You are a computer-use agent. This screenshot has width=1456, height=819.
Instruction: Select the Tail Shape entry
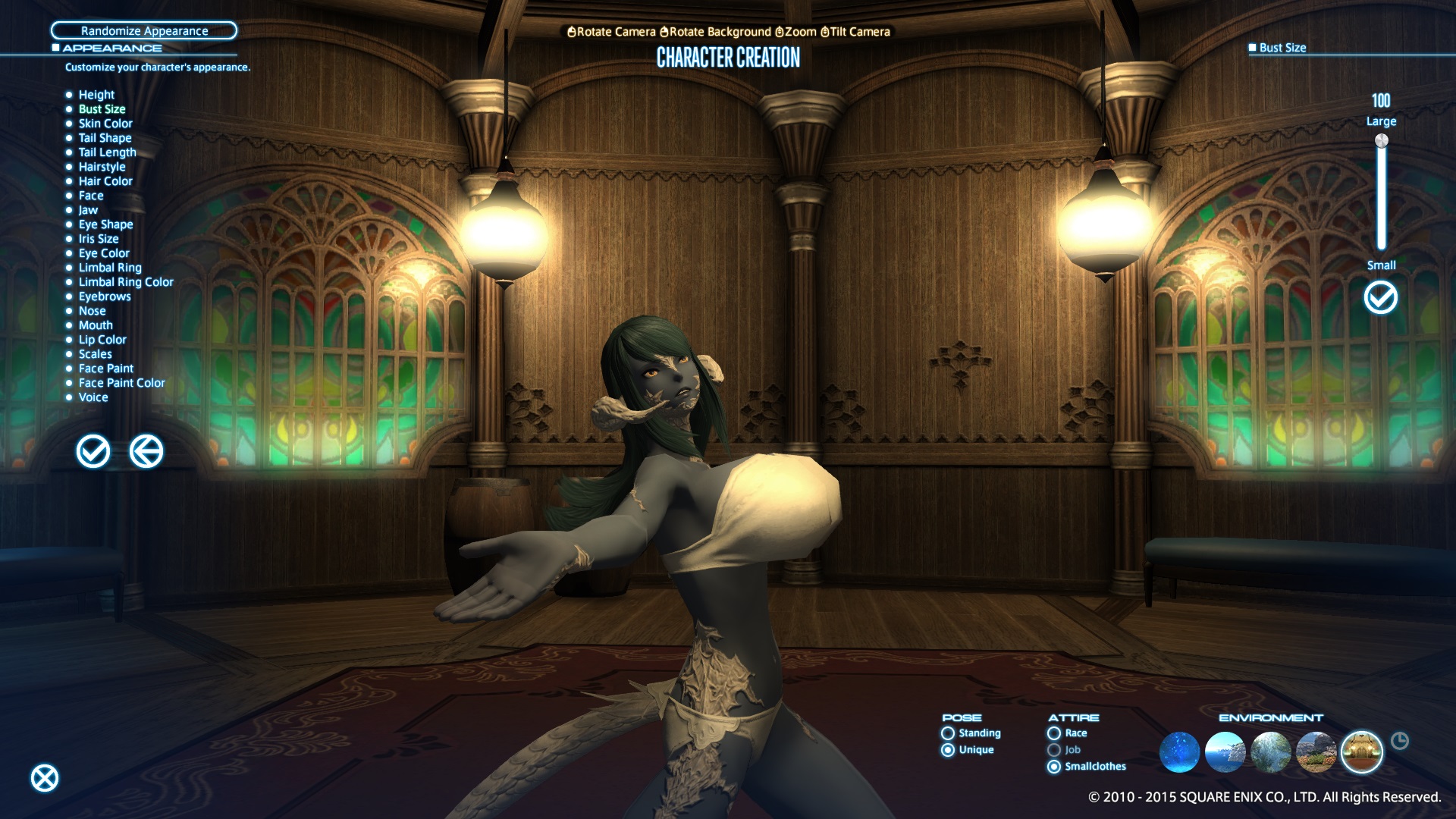pyautogui.click(x=105, y=138)
